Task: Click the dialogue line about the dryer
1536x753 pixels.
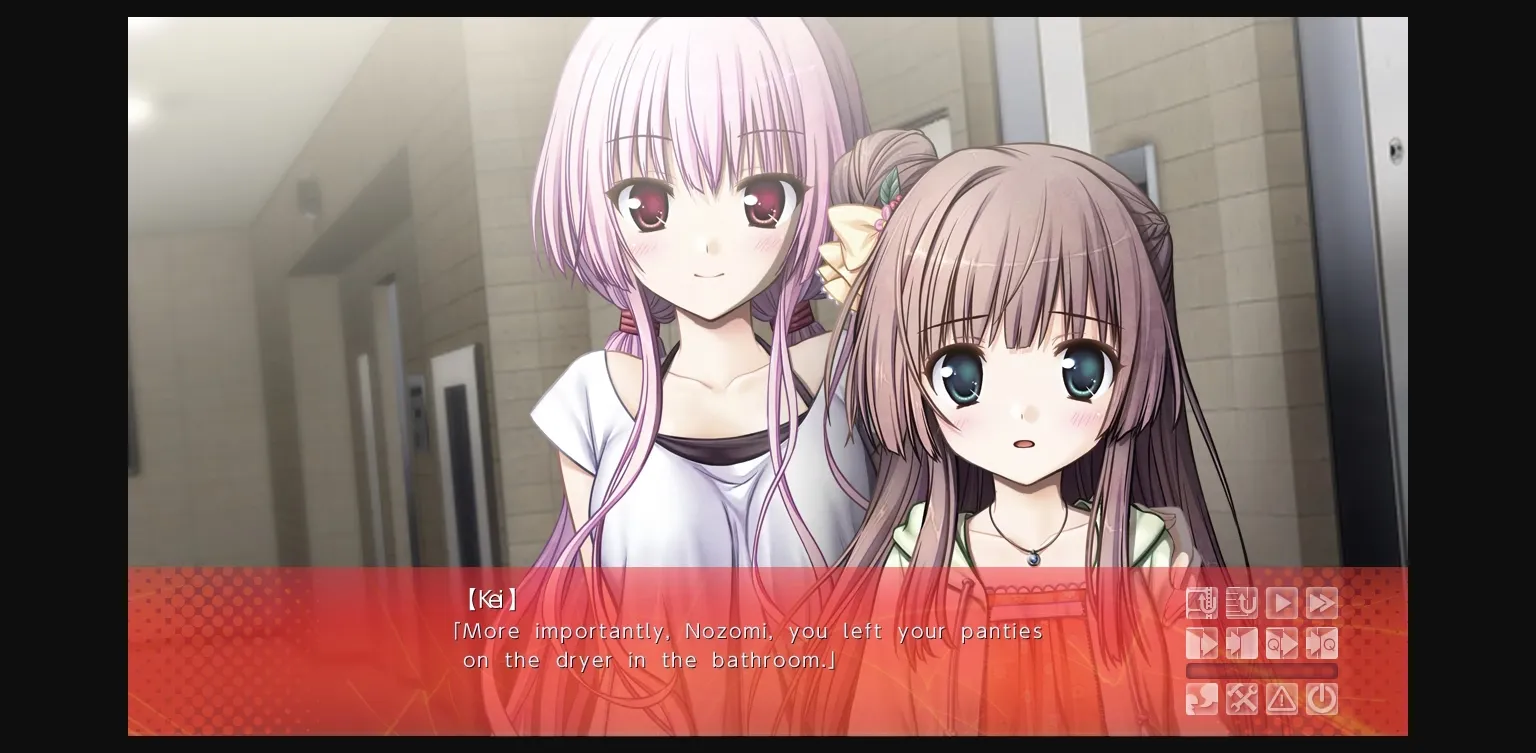Action: click(x=660, y=660)
